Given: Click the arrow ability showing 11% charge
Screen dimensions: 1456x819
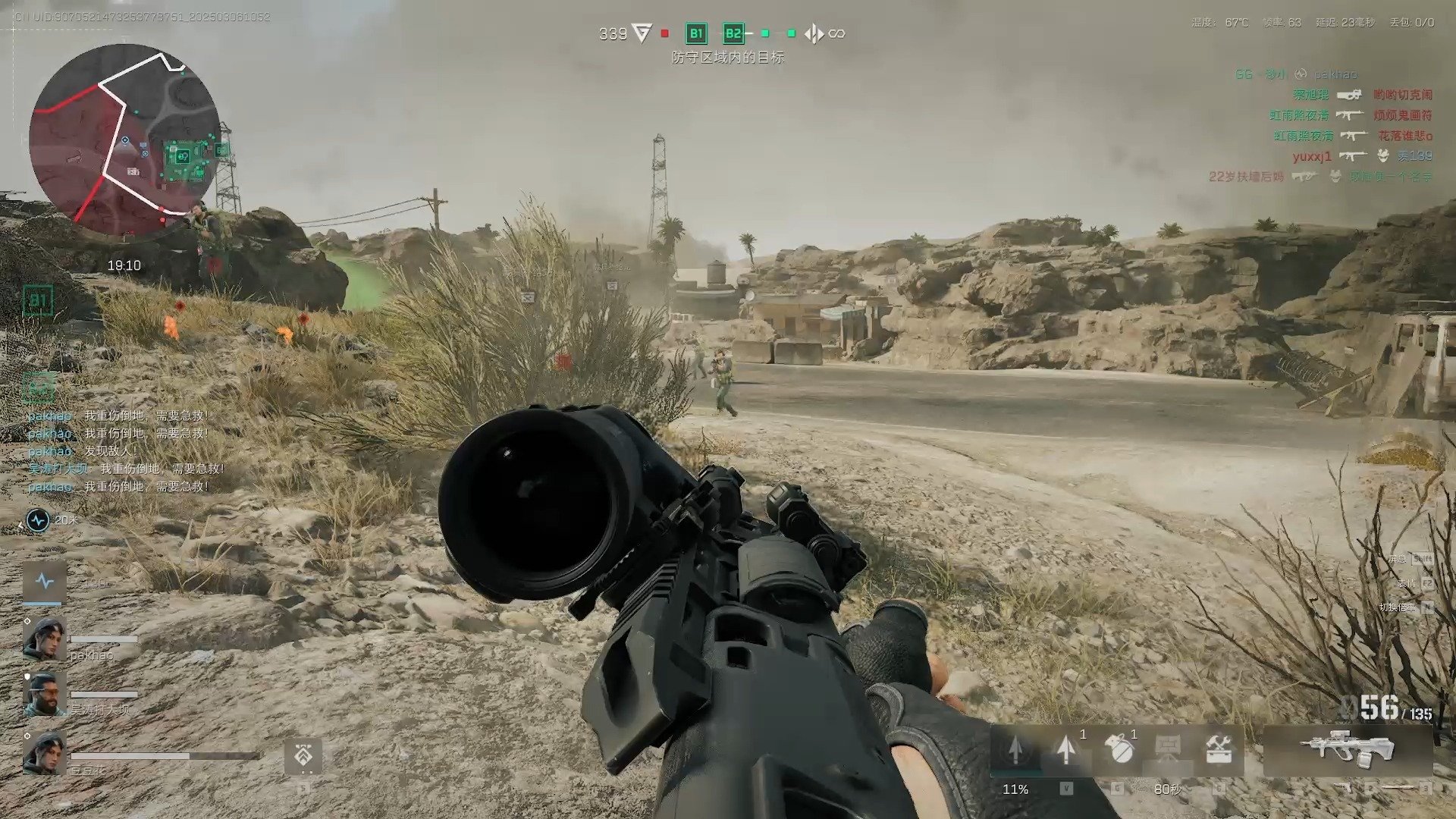Looking at the screenshot, I should (1015, 750).
